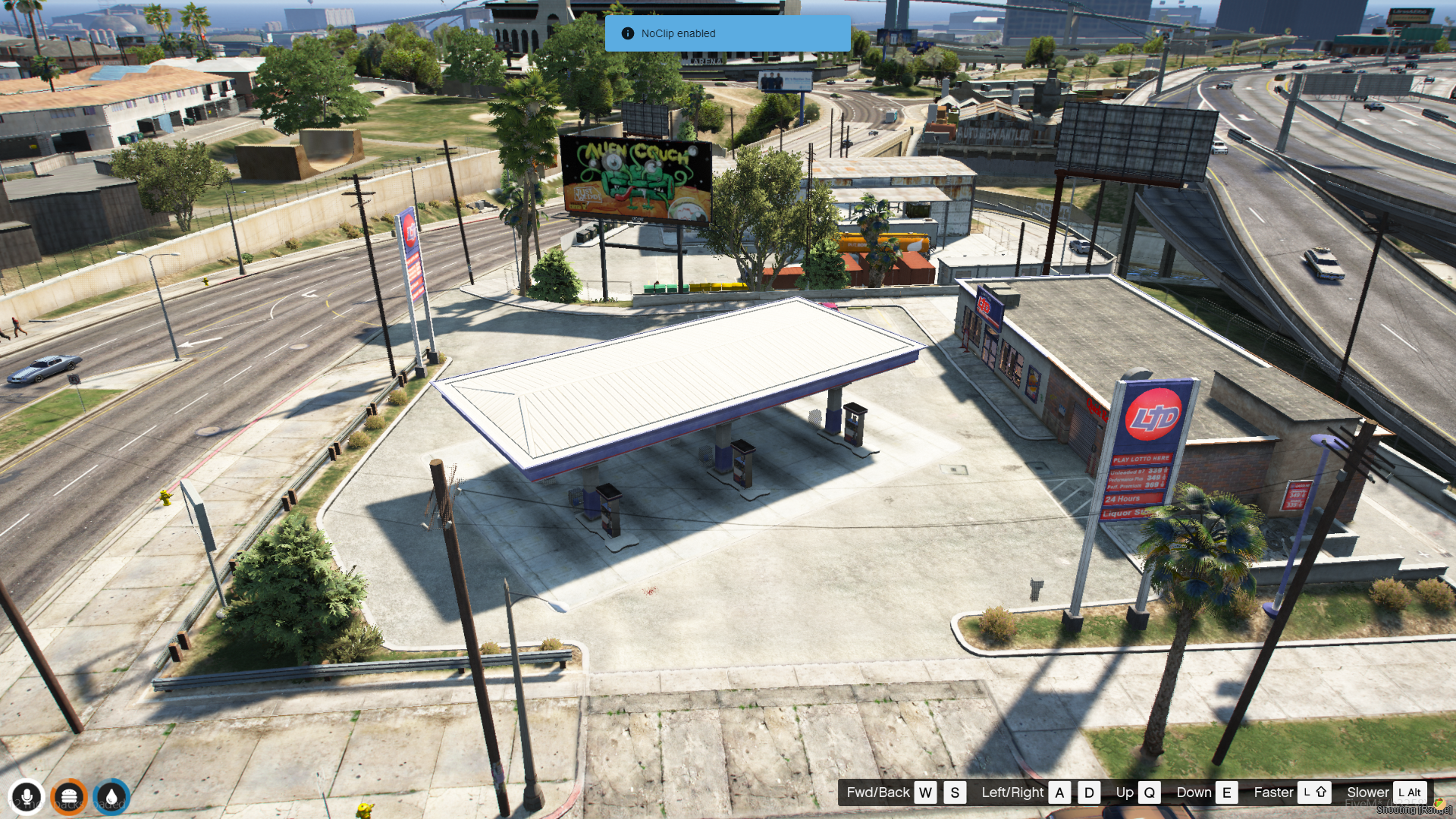Dismiss the NoClip enabled notification
This screenshot has height=819, width=1456.
coord(726,33)
